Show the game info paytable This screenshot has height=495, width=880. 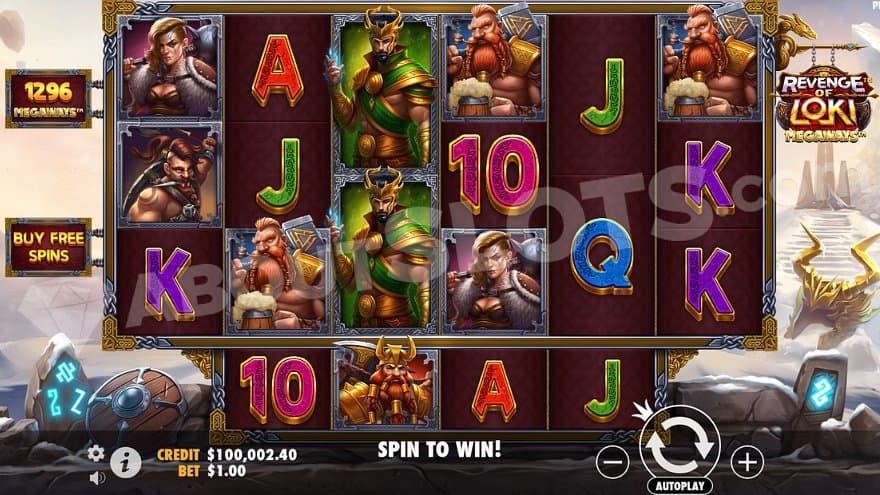(125, 461)
